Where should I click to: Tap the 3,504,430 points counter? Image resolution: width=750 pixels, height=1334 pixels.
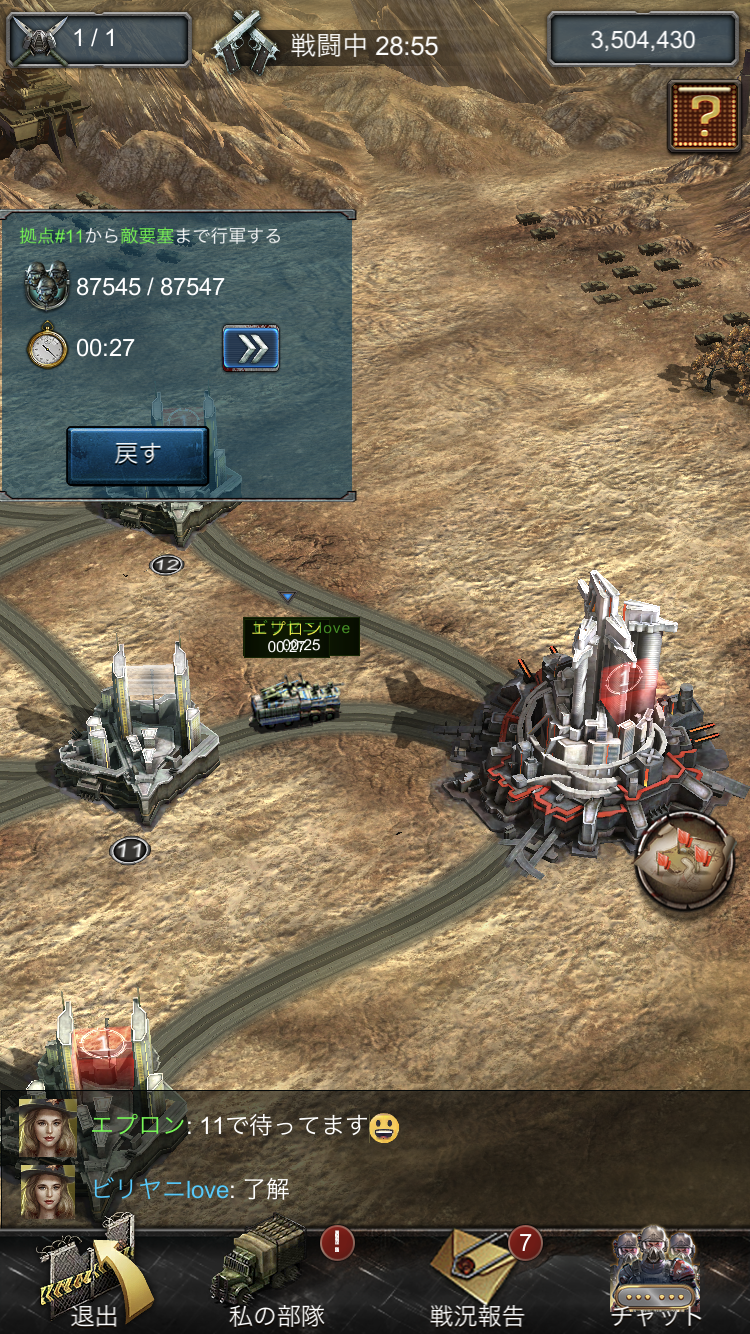641,40
